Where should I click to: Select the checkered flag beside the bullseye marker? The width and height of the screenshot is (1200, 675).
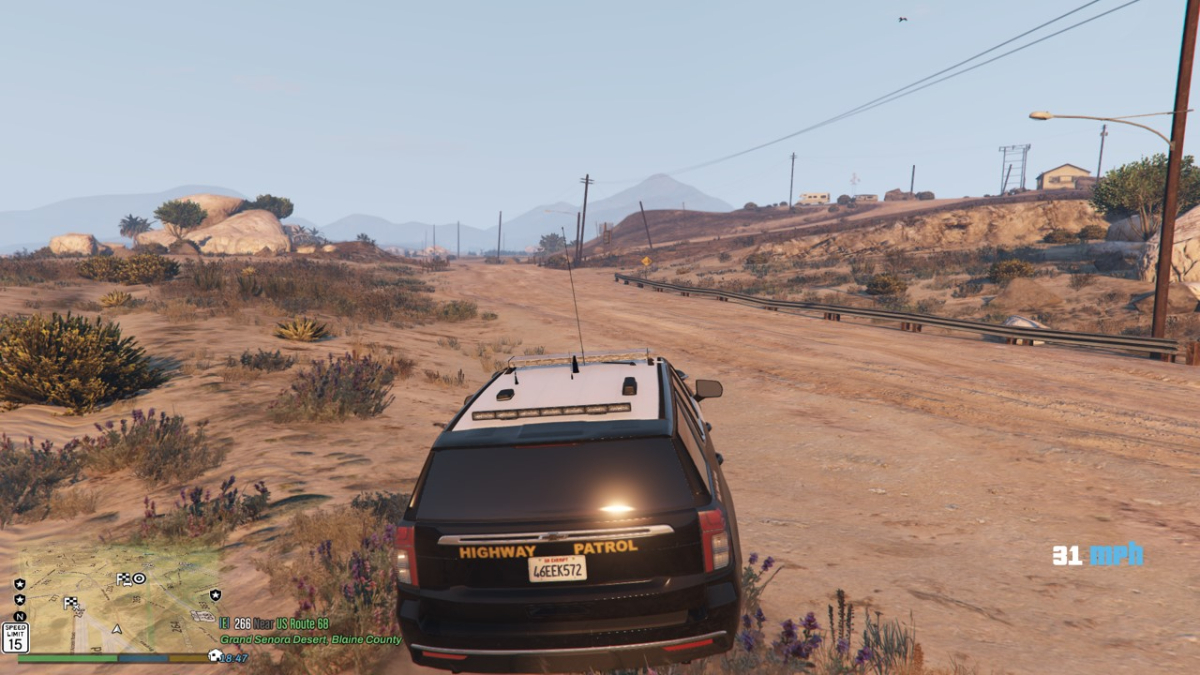coord(123,579)
